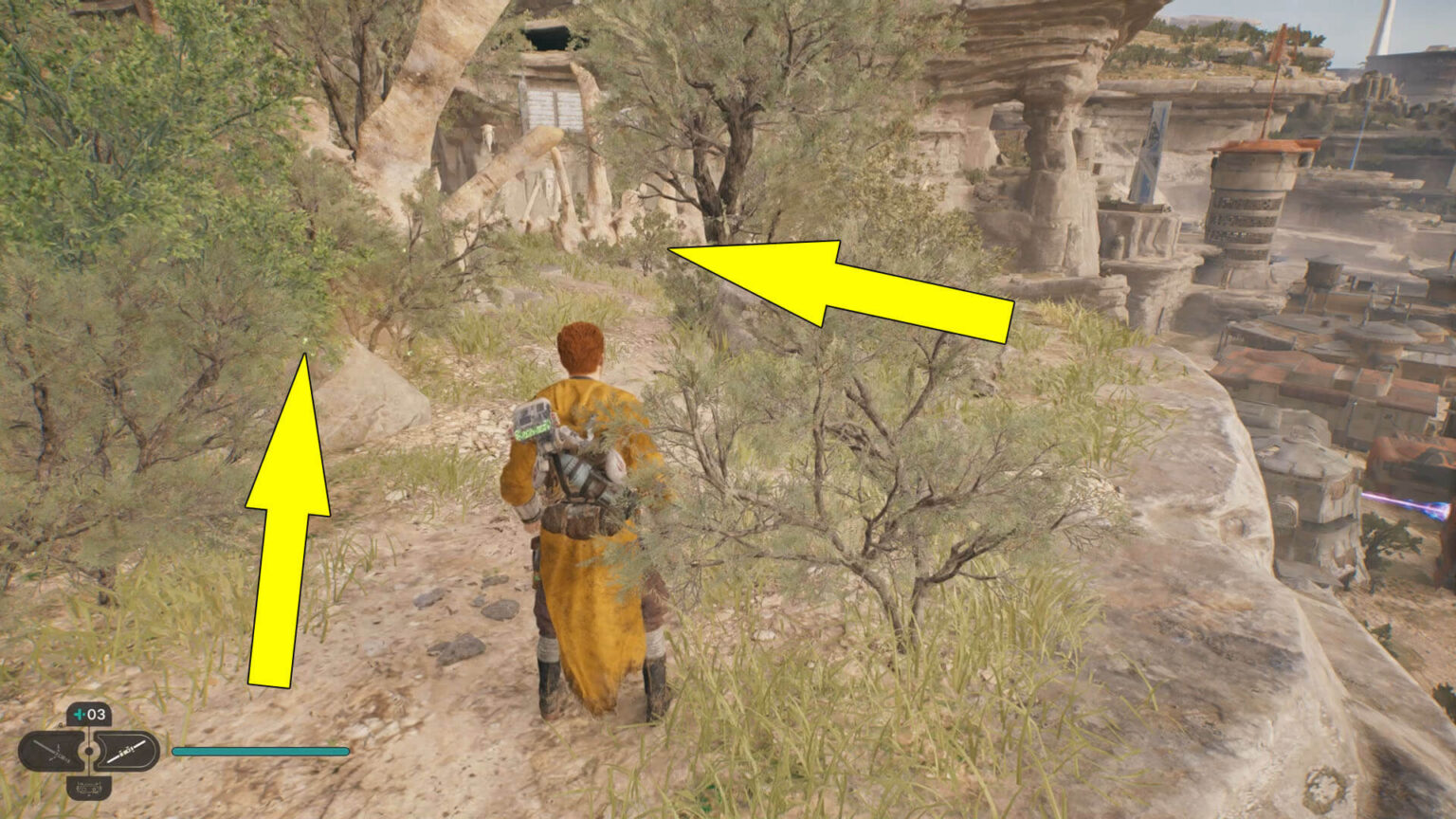Click the BD-1 droid icon below the stance selector
The image size is (1456, 819).
click(88, 789)
